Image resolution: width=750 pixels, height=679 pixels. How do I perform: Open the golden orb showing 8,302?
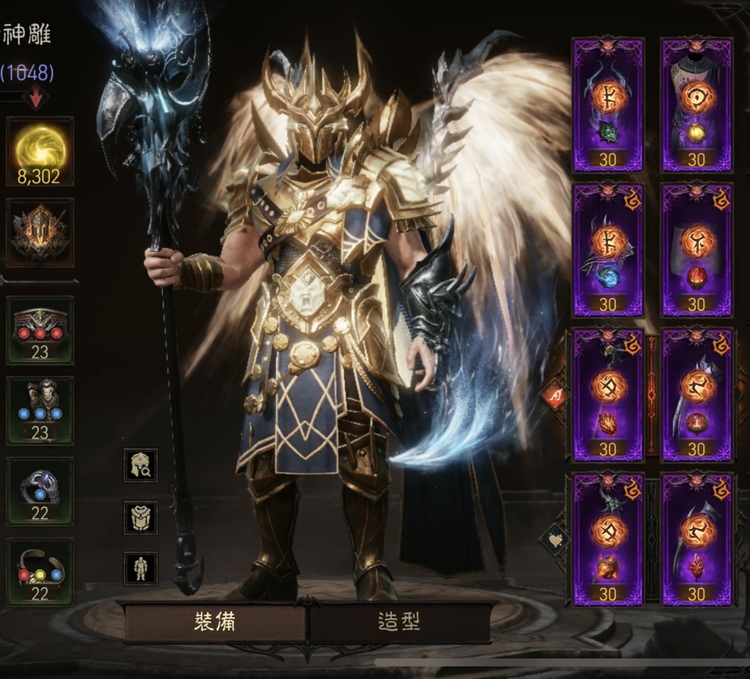click(x=40, y=151)
